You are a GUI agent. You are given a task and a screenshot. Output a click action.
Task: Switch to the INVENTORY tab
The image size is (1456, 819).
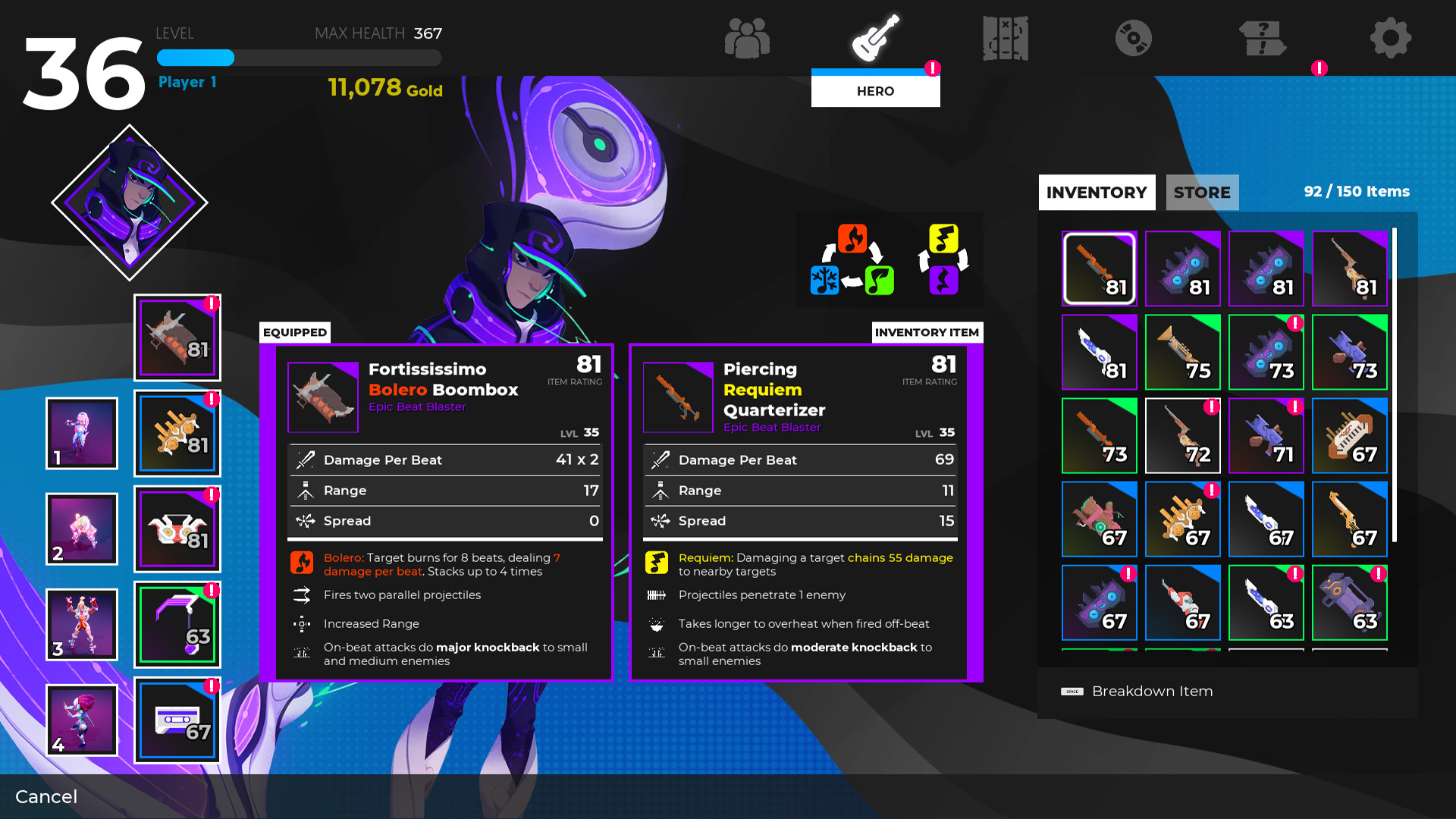pos(1097,193)
